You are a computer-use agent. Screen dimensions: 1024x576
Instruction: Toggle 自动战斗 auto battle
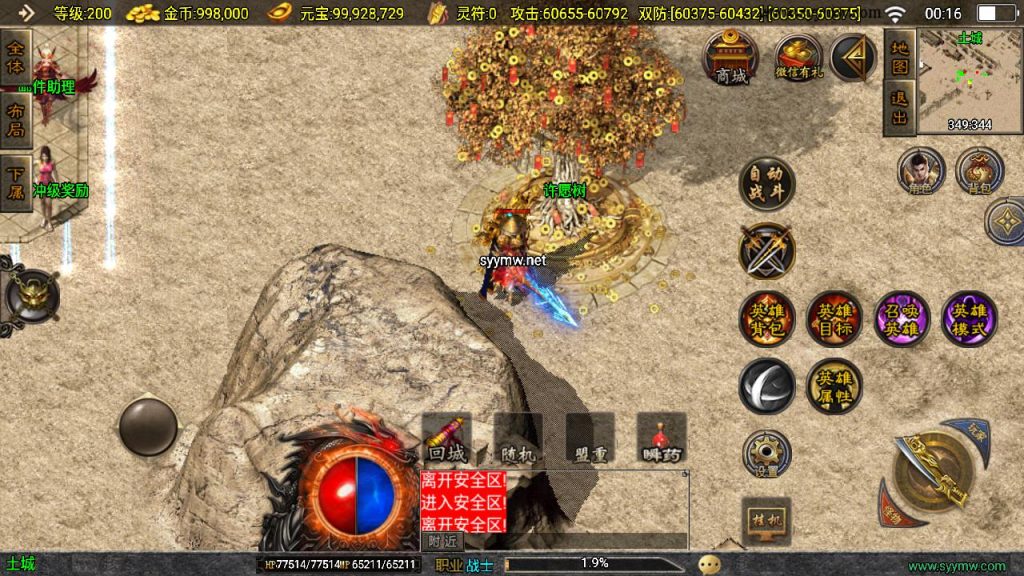click(767, 184)
